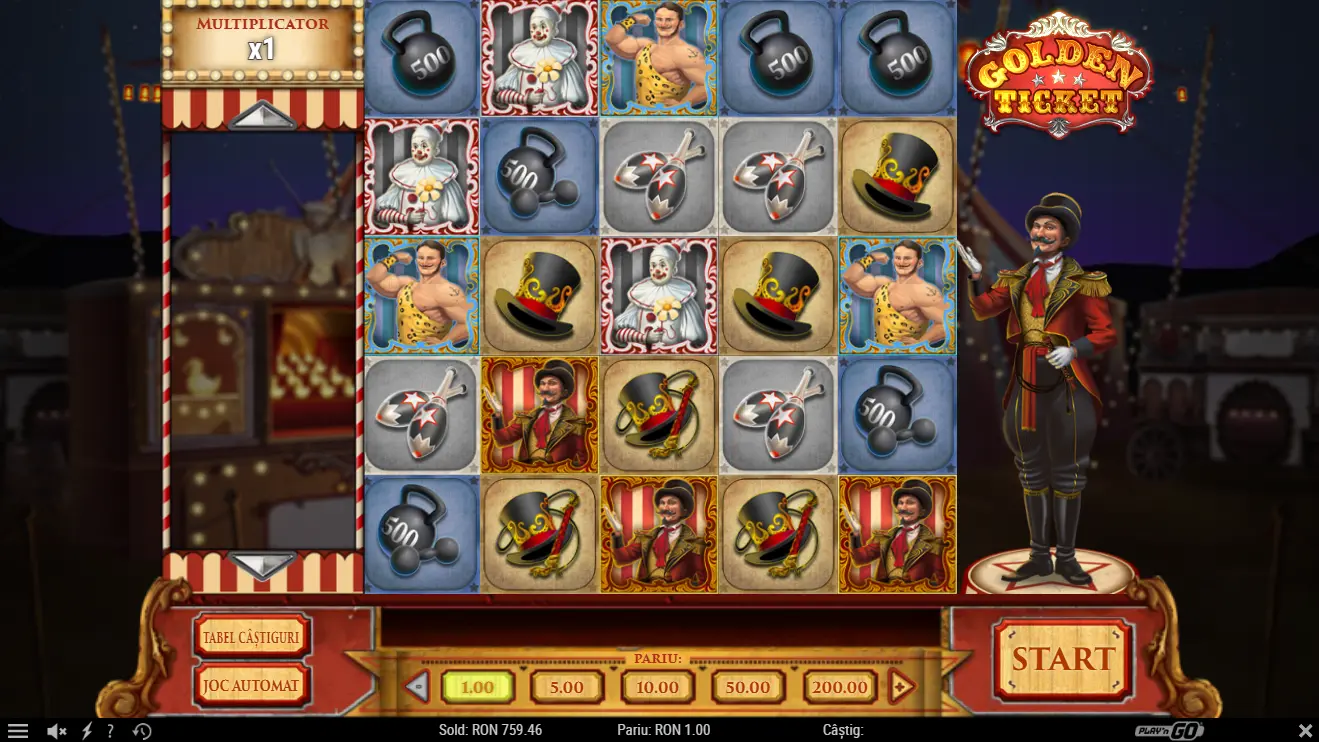Open help via the question mark icon
The height and width of the screenshot is (742, 1319).
point(110,730)
